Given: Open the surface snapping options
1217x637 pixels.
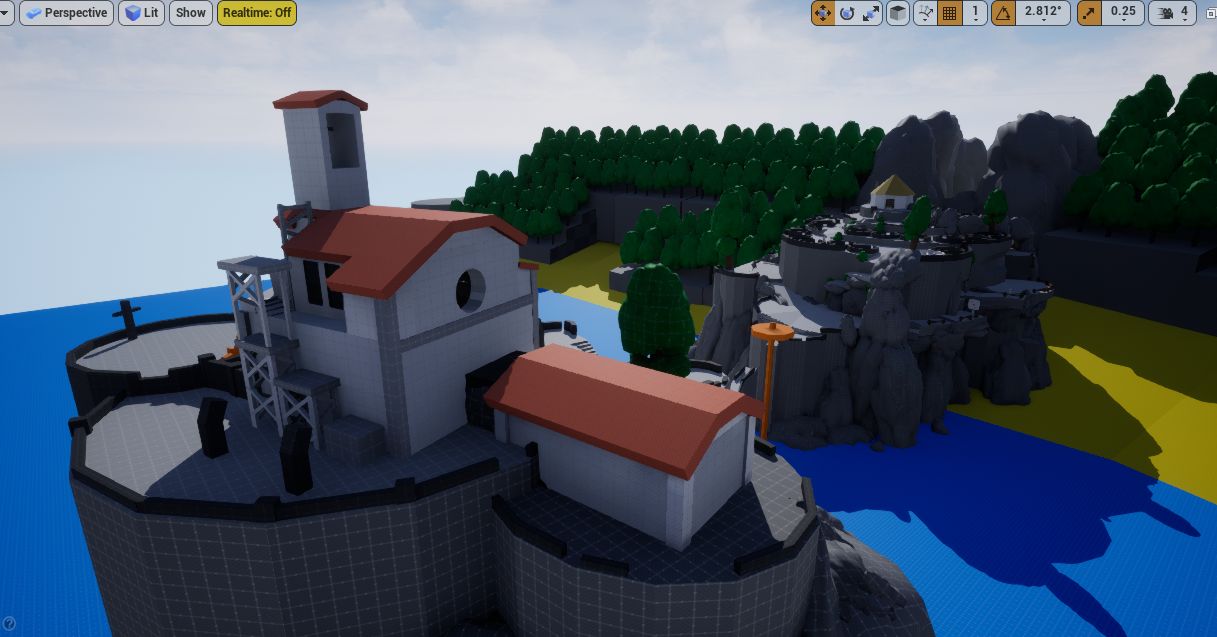Looking at the screenshot, I should click(925, 13).
